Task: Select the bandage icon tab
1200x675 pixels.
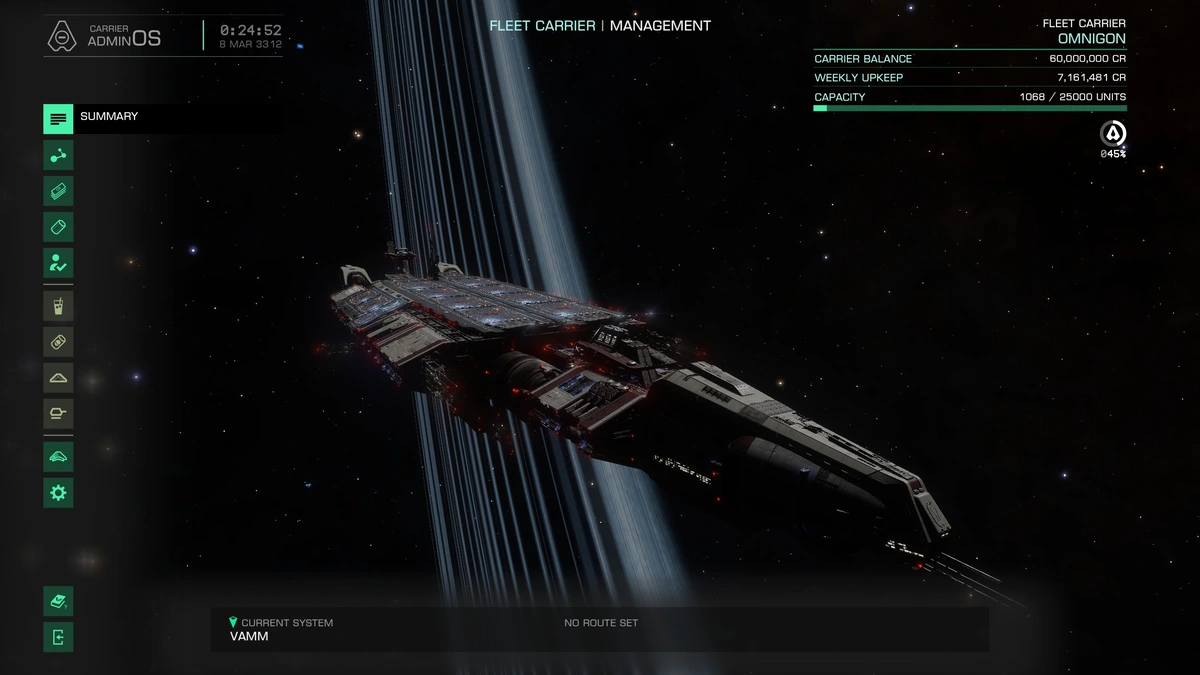Action: click(58, 342)
